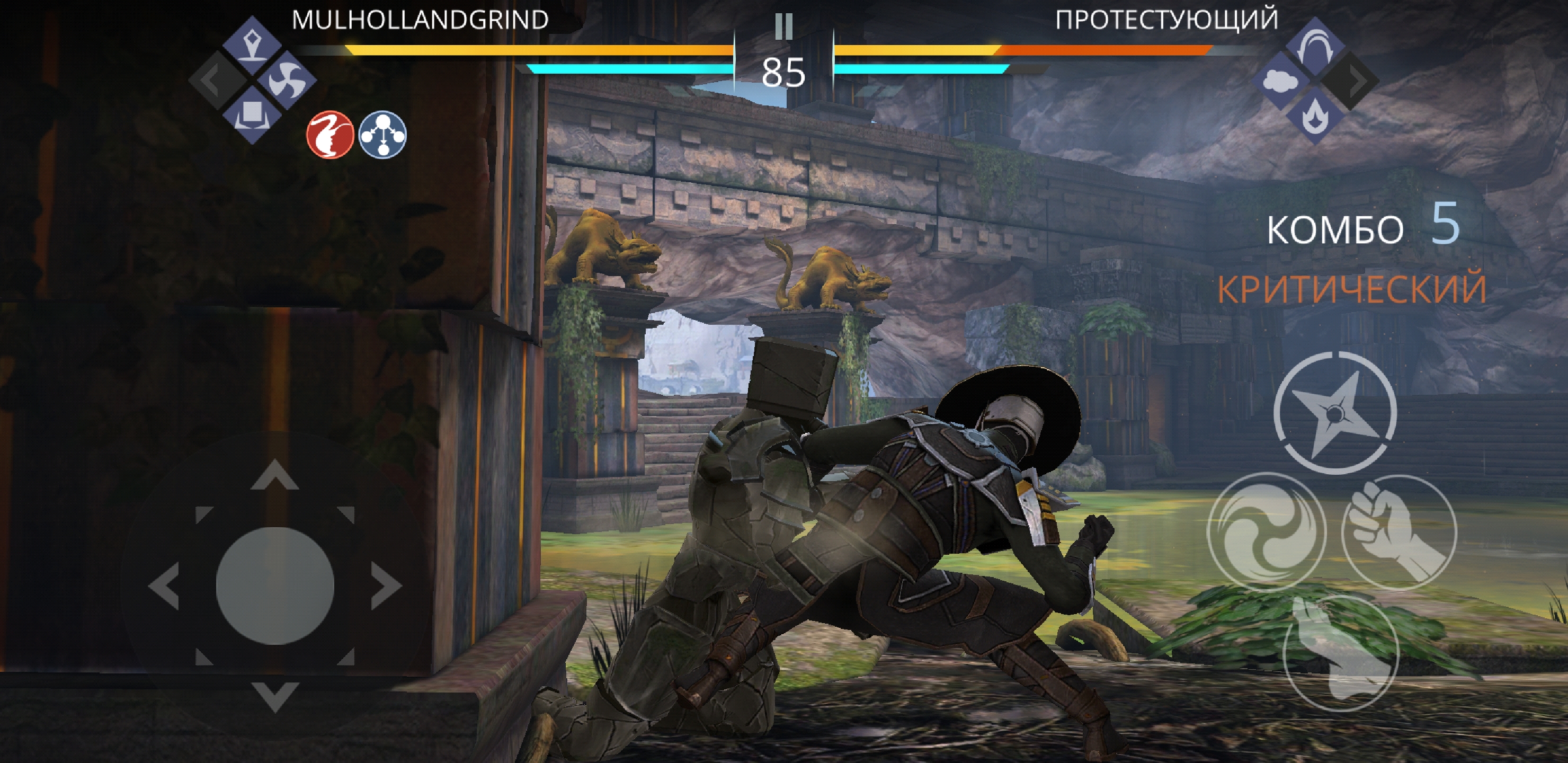1568x763 pixels.
Task: Crouch with the joystick down arrow
Action: coord(275,695)
